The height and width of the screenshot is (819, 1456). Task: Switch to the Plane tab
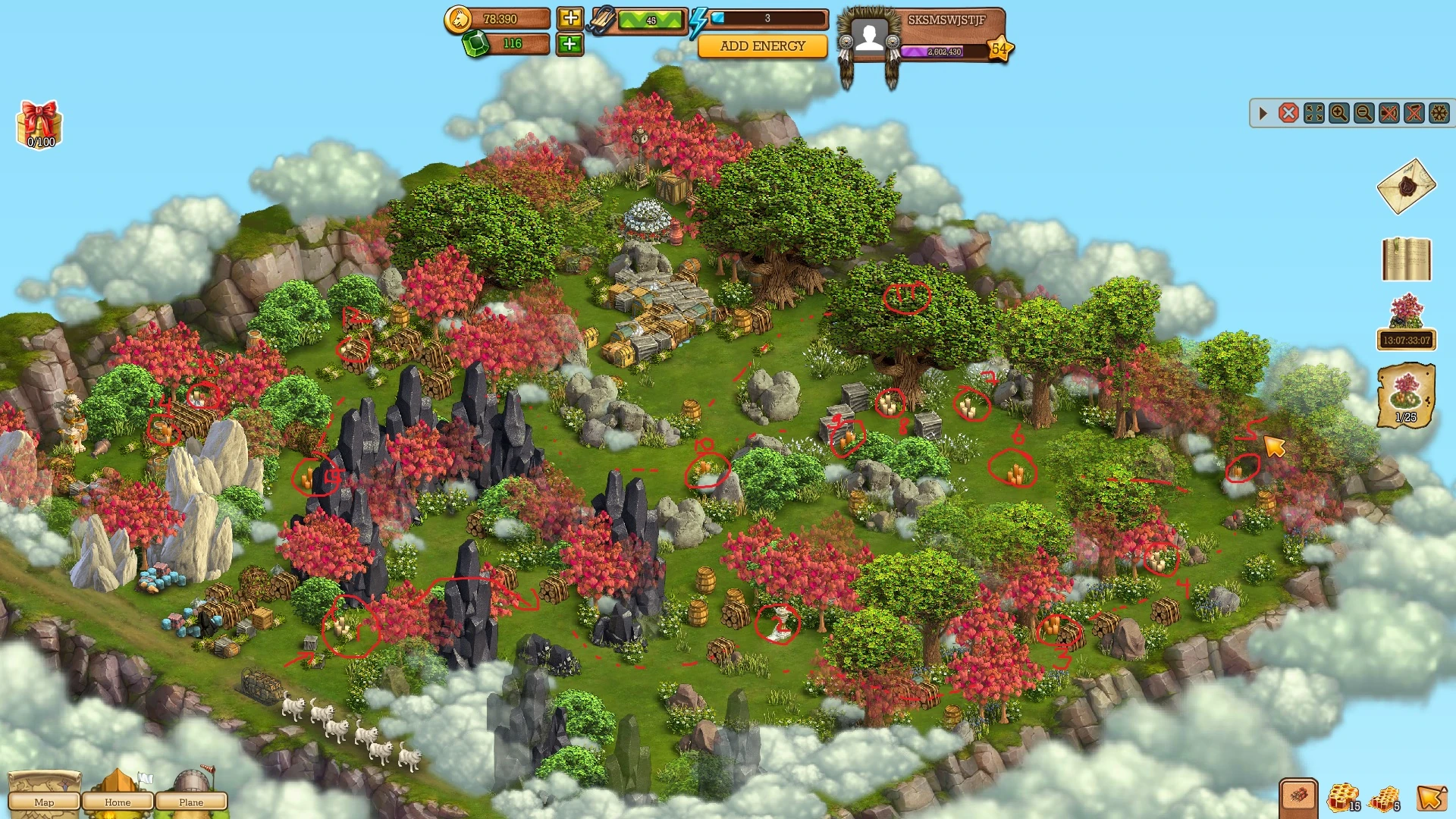pyautogui.click(x=192, y=802)
